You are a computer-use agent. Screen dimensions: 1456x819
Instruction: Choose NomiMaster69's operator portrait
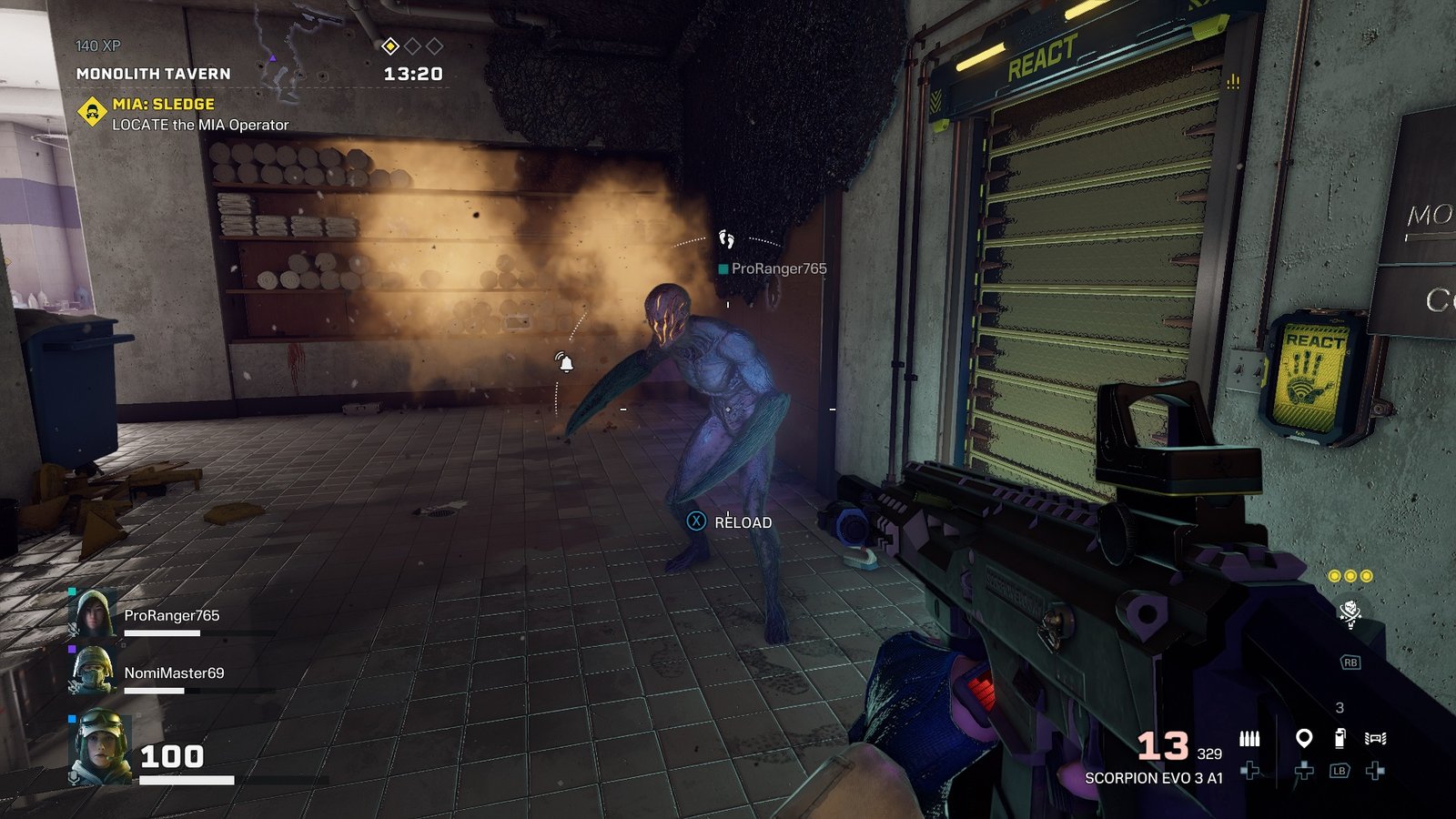(92, 671)
